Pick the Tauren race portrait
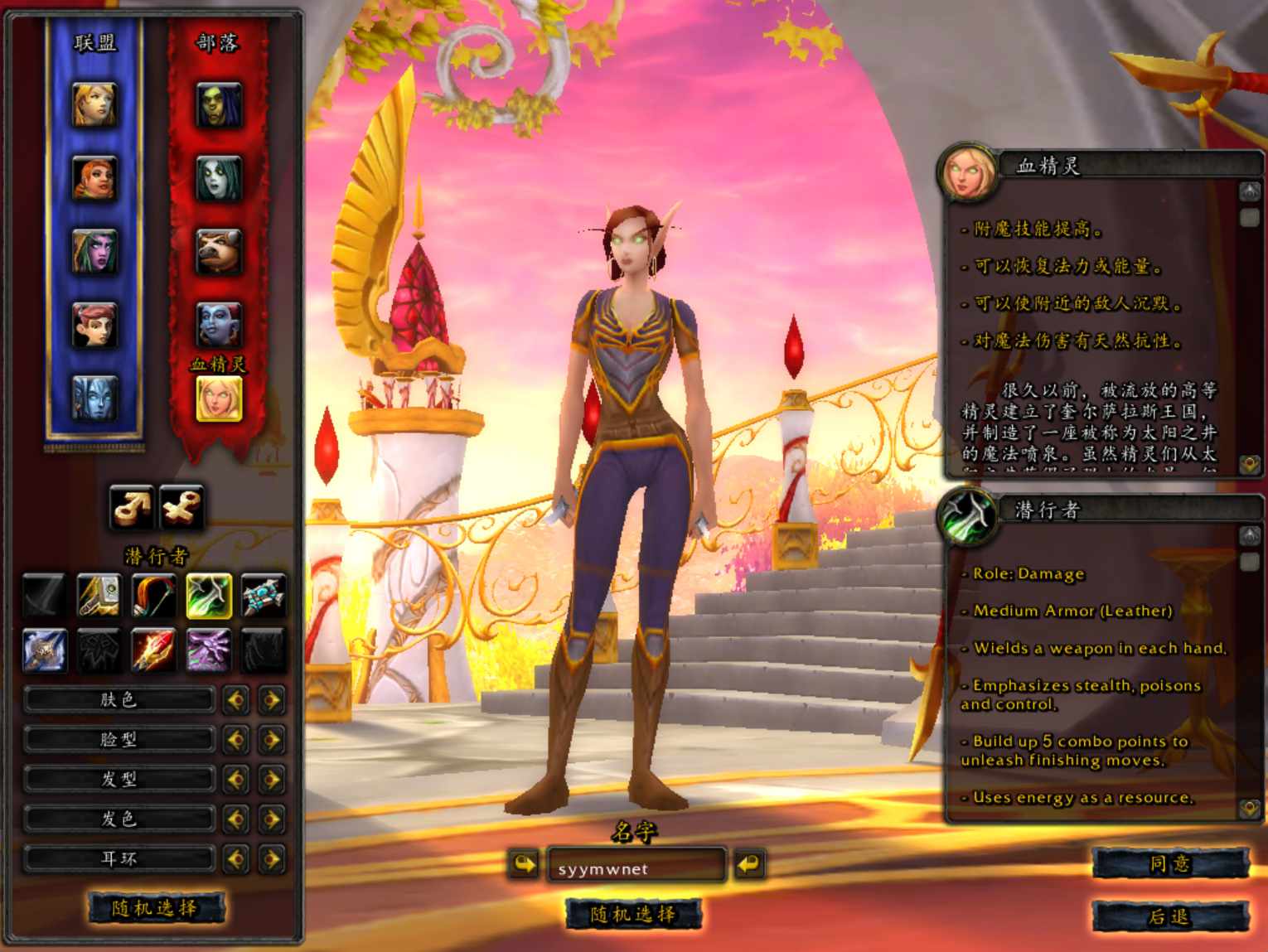 pos(219,251)
